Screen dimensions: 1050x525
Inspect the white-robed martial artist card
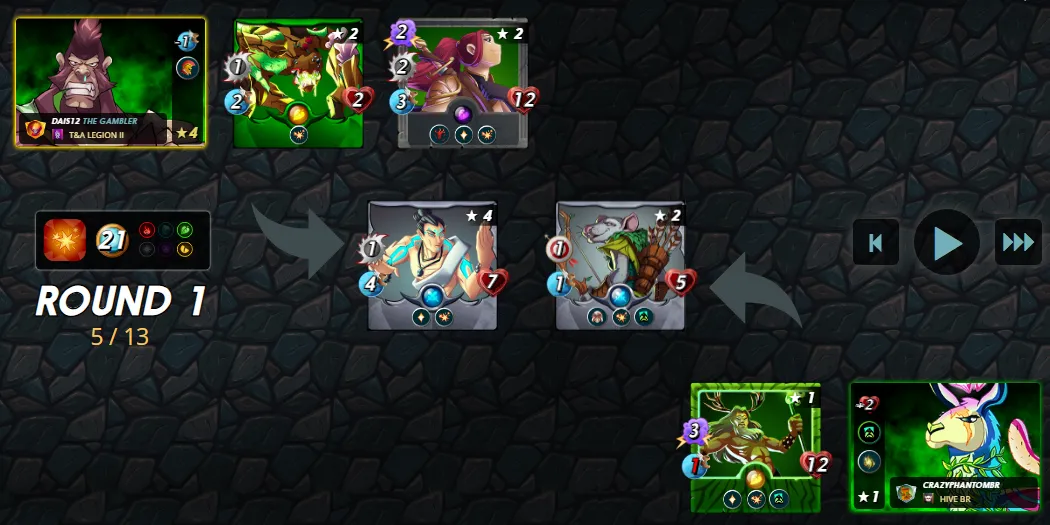[432, 265]
